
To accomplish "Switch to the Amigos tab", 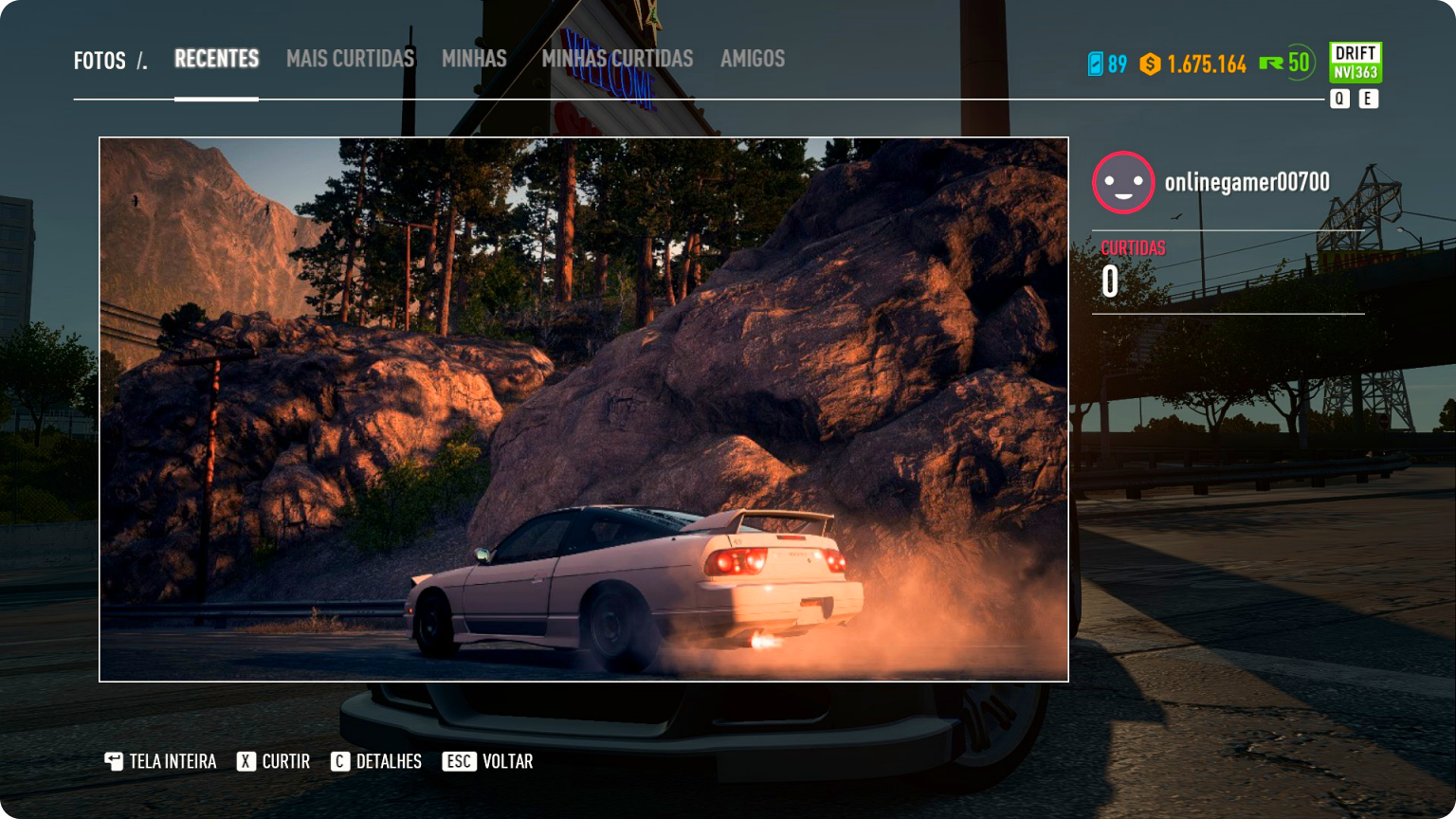I will tap(753, 59).
